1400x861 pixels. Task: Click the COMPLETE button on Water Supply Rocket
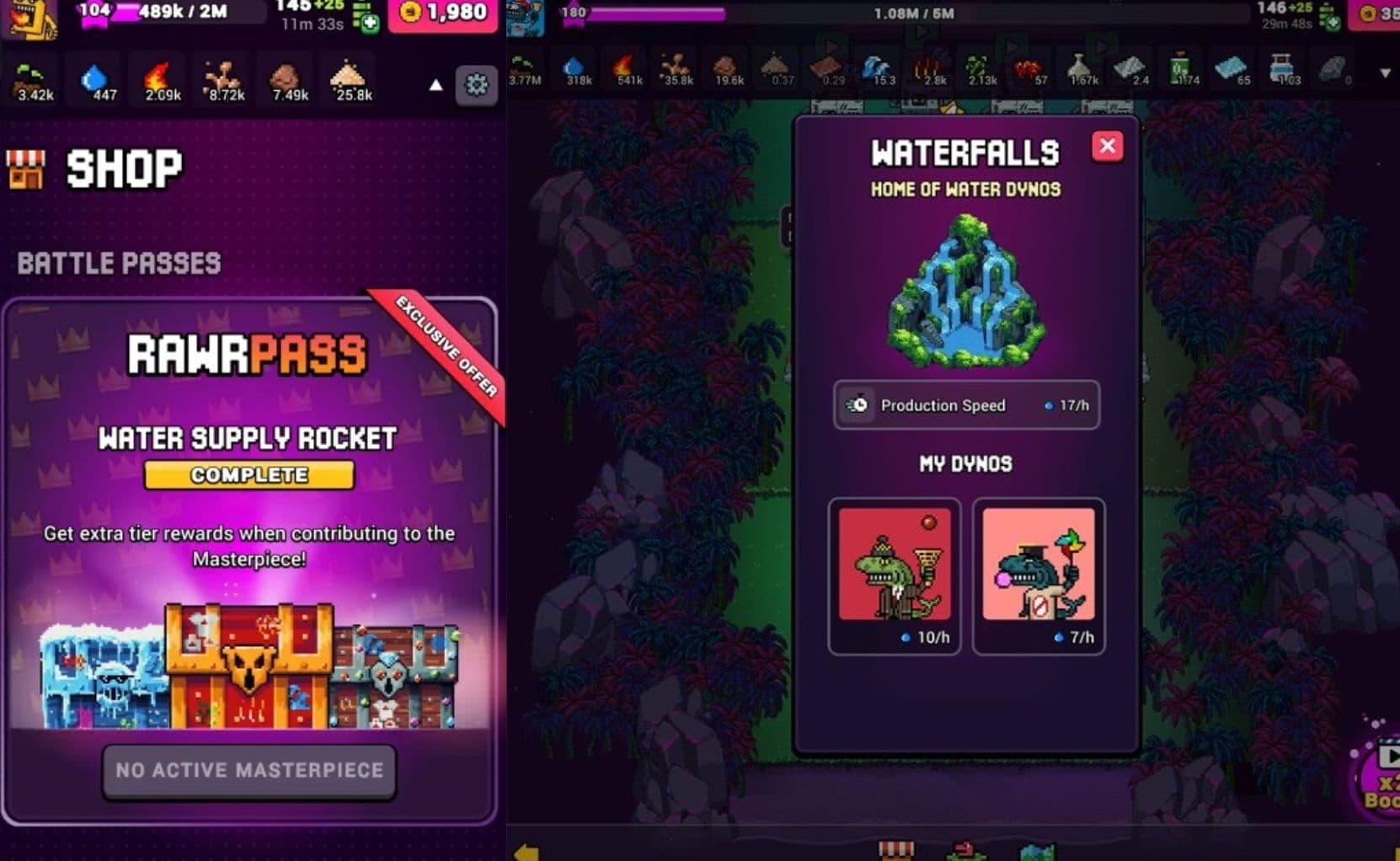tap(248, 474)
